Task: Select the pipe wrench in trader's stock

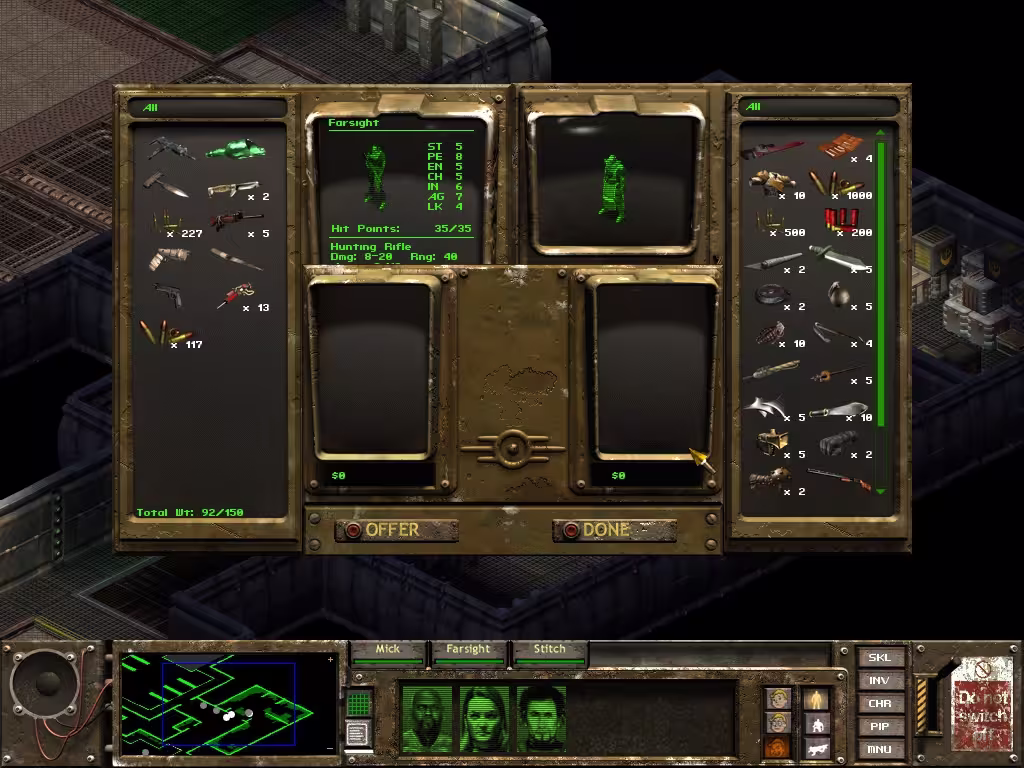Action: pos(773,150)
